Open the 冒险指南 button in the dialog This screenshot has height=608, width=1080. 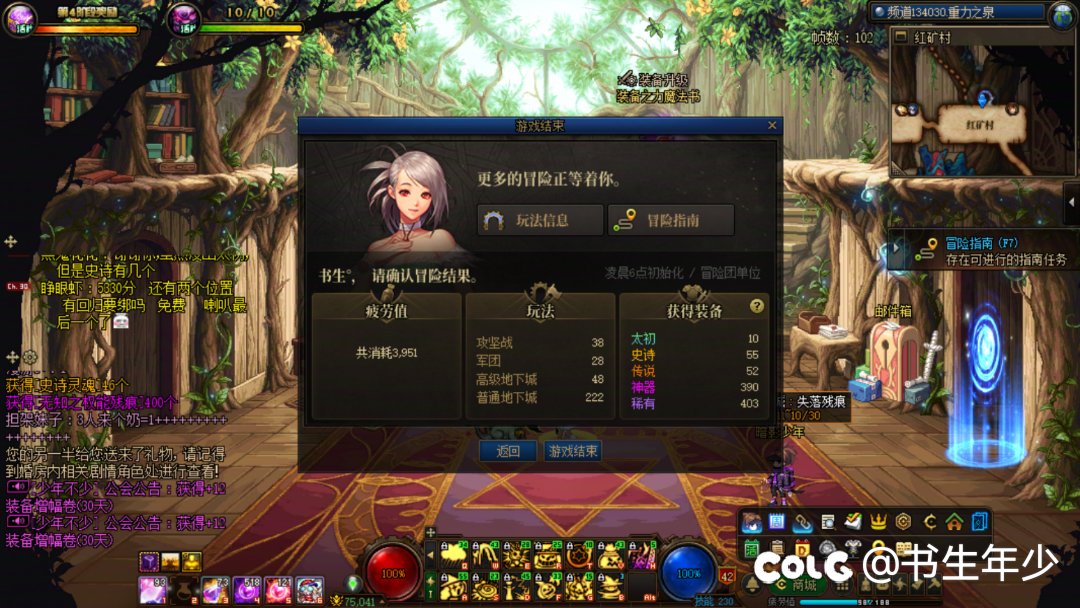point(671,221)
